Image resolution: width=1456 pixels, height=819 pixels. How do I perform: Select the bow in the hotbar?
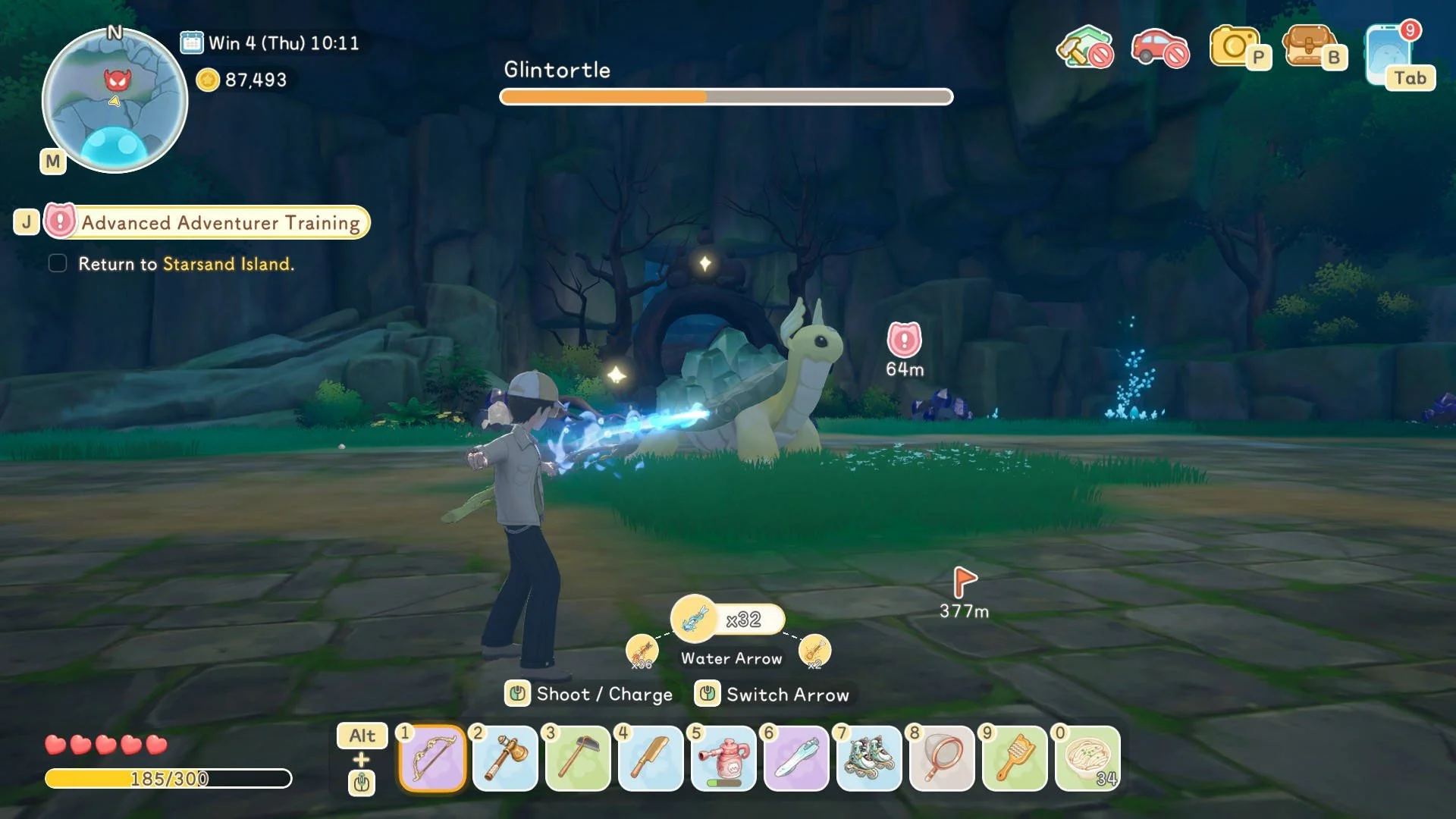pyautogui.click(x=432, y=758)
